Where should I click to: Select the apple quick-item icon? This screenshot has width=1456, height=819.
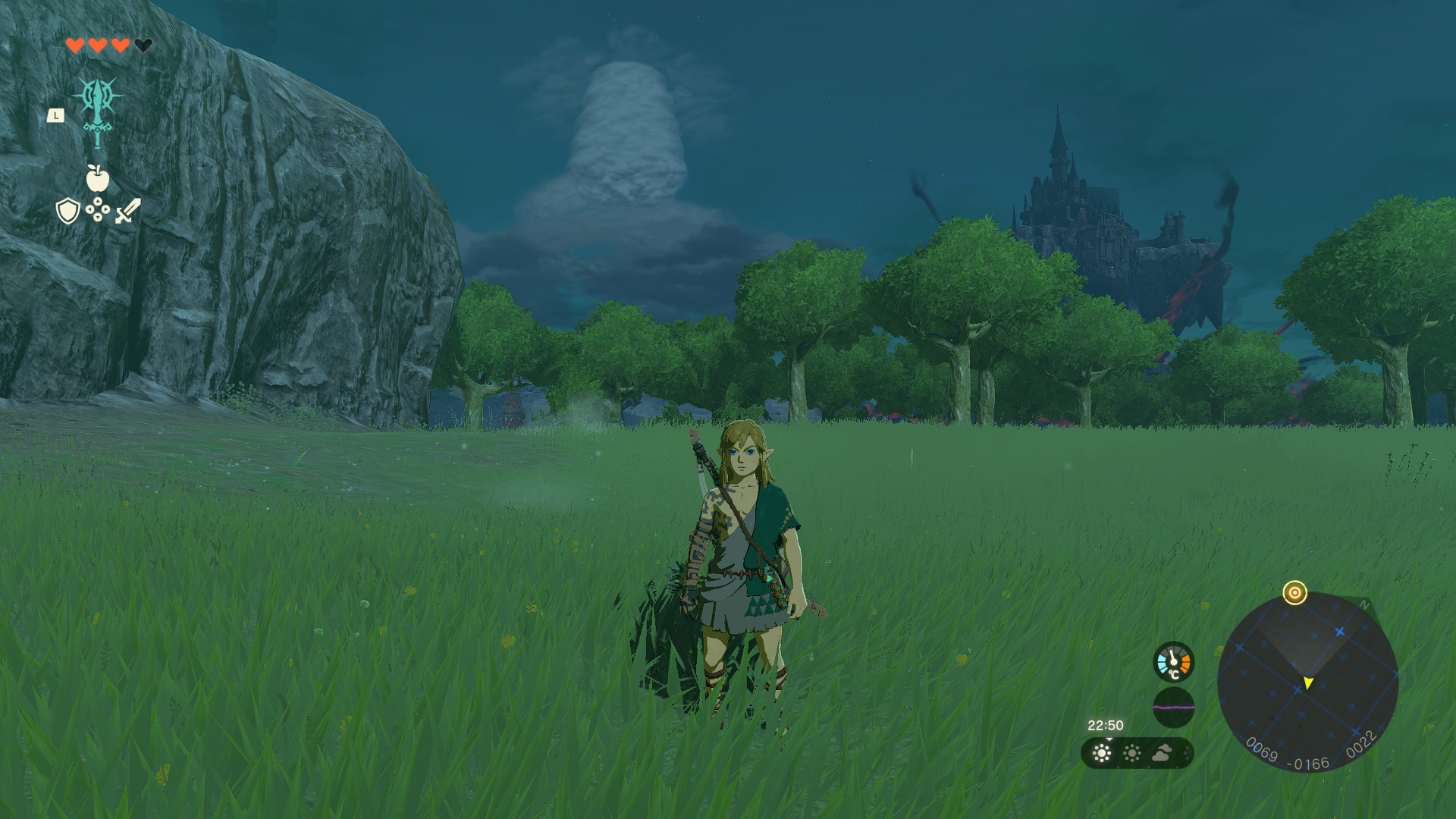pyautogui.click(x=98, y=179)
